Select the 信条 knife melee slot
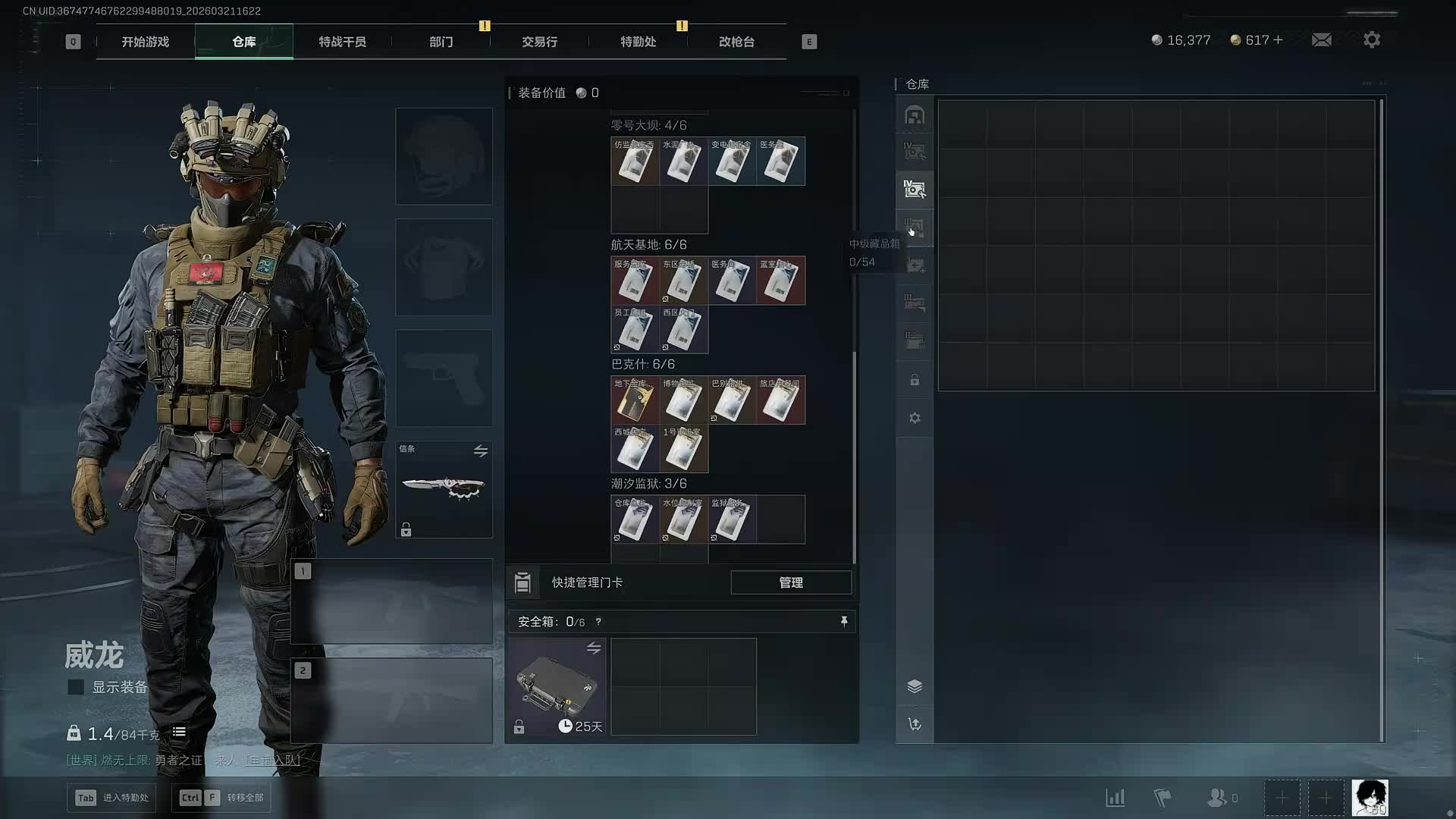Viewport: 1456px width, 819px height. point(444,489)
